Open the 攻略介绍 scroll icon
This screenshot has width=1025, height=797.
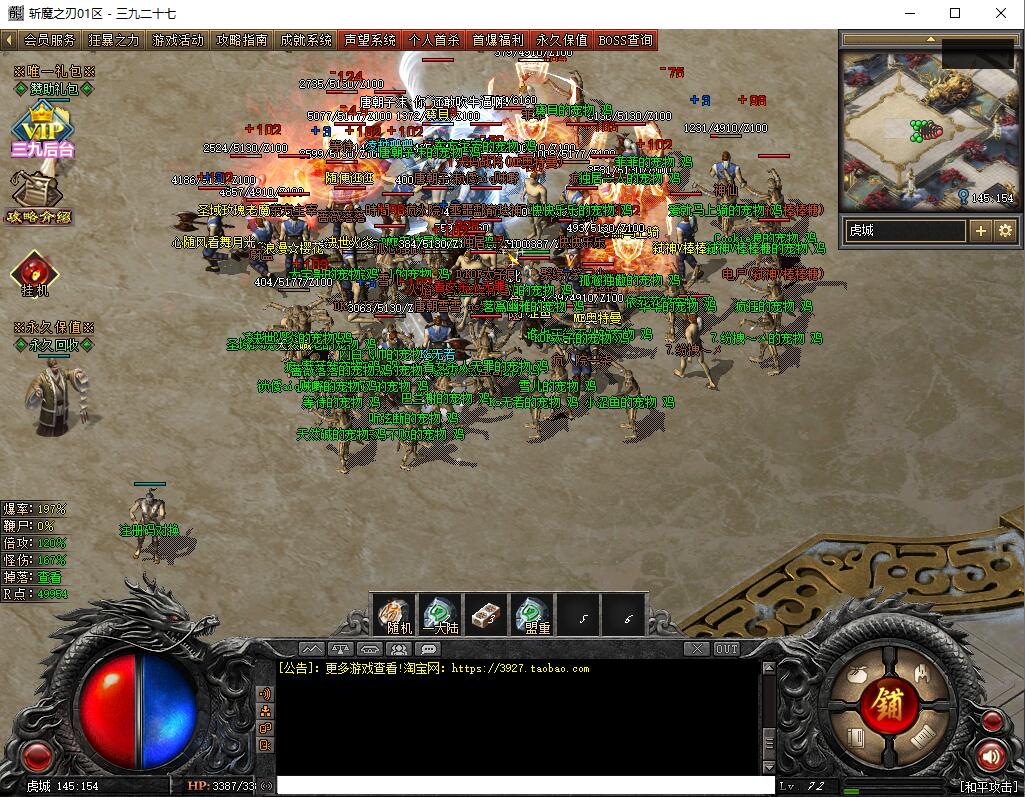point(38,196)
